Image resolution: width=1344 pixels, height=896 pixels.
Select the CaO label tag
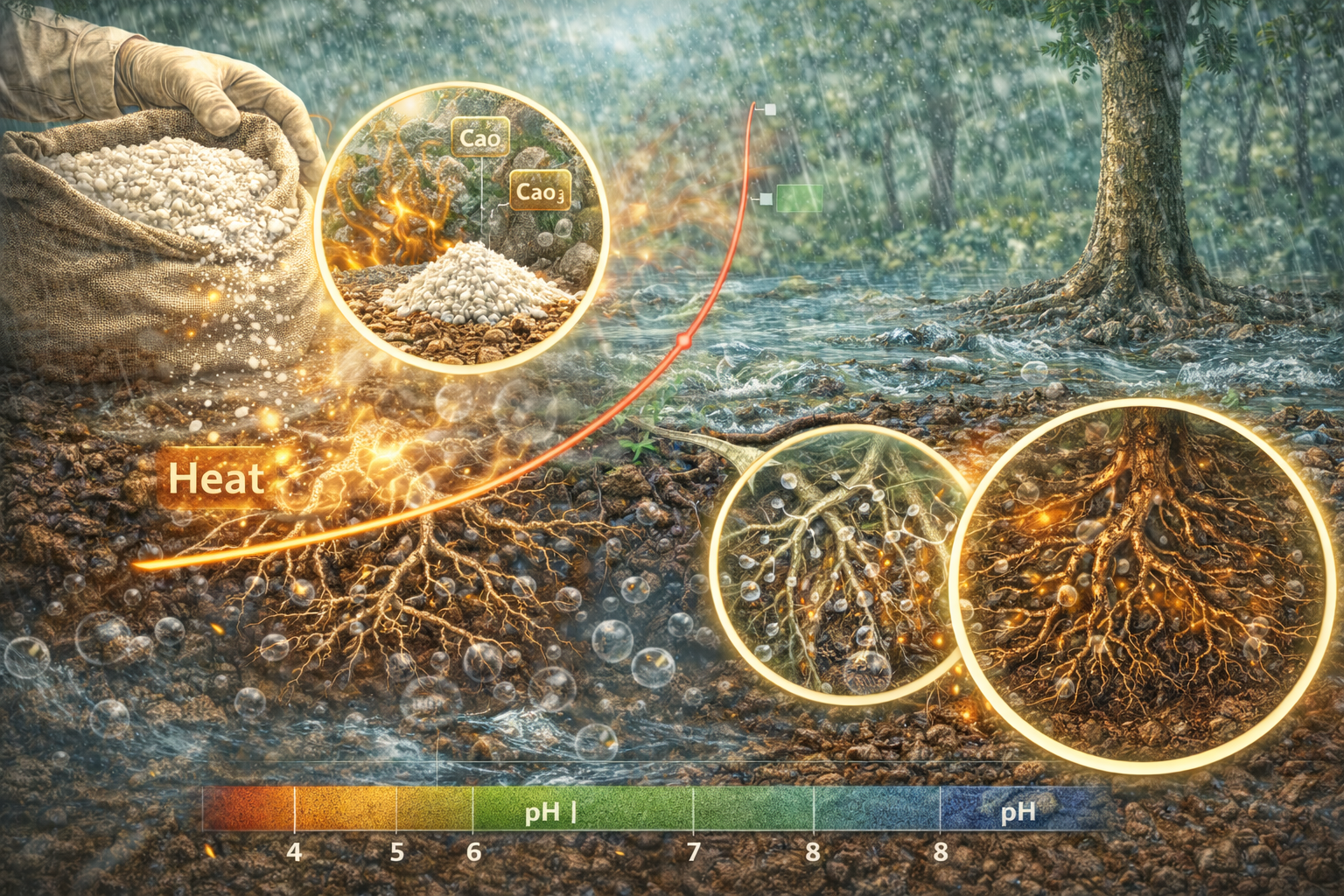pyautogui.click(x=480, y=138)
